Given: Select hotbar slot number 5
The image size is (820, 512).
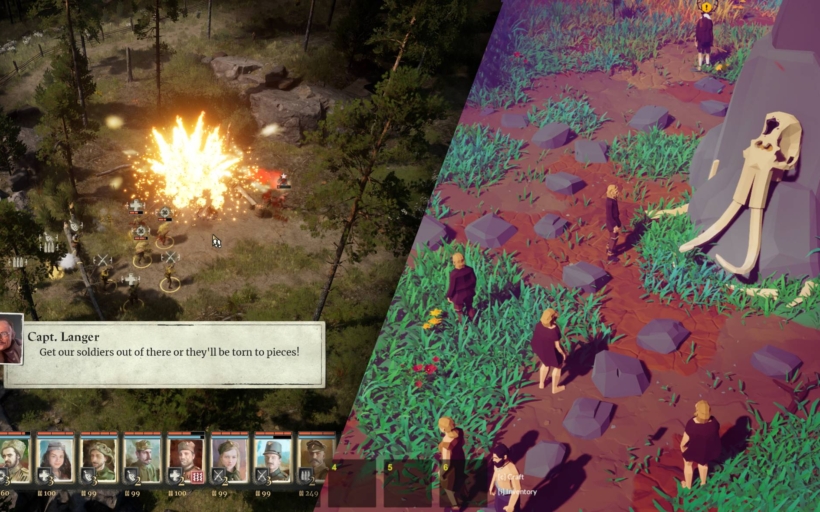Looking at the screenshot, I should 408,483.
